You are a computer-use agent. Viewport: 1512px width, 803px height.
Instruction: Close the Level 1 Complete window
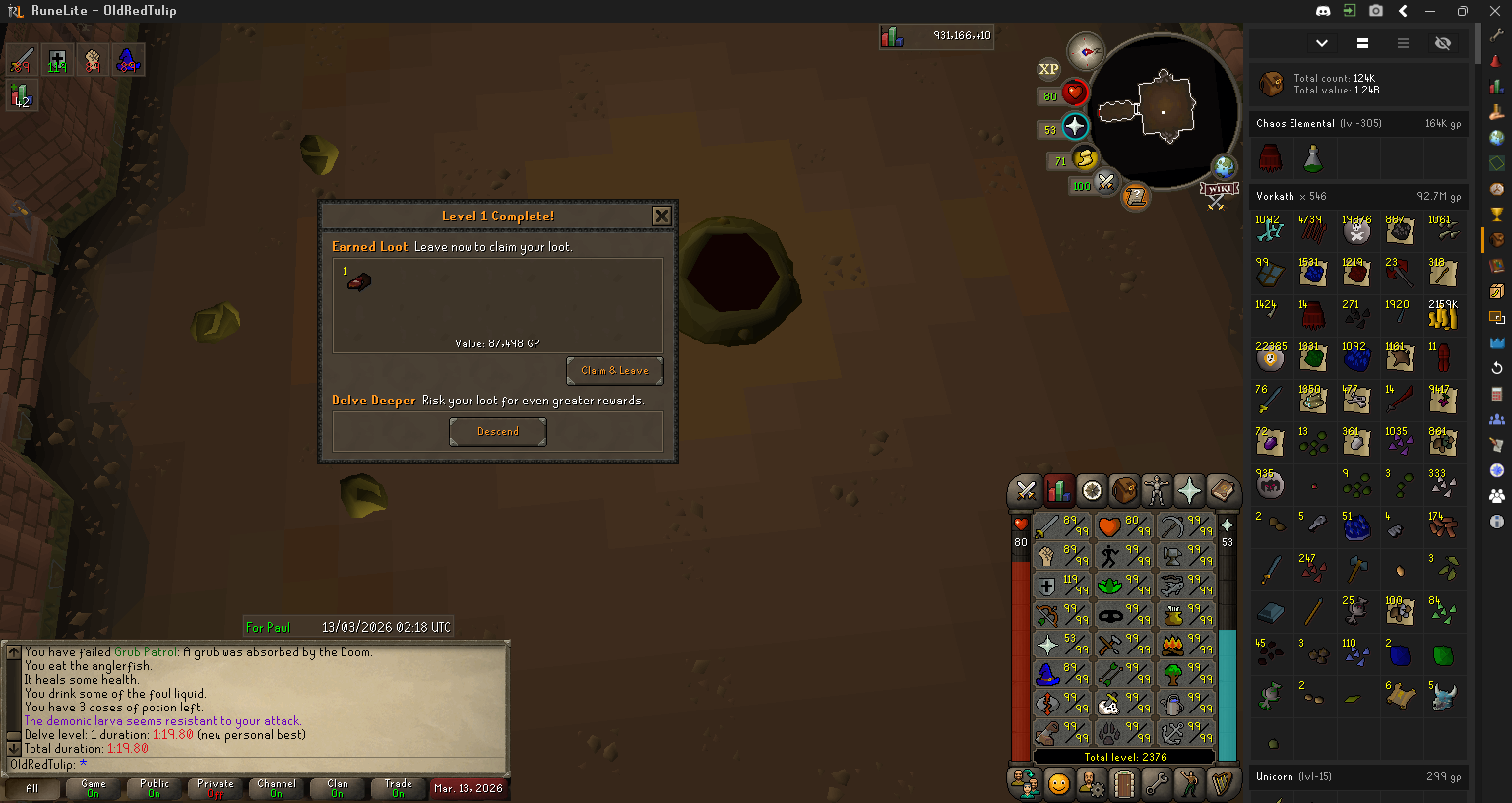[x=661, y=216]
